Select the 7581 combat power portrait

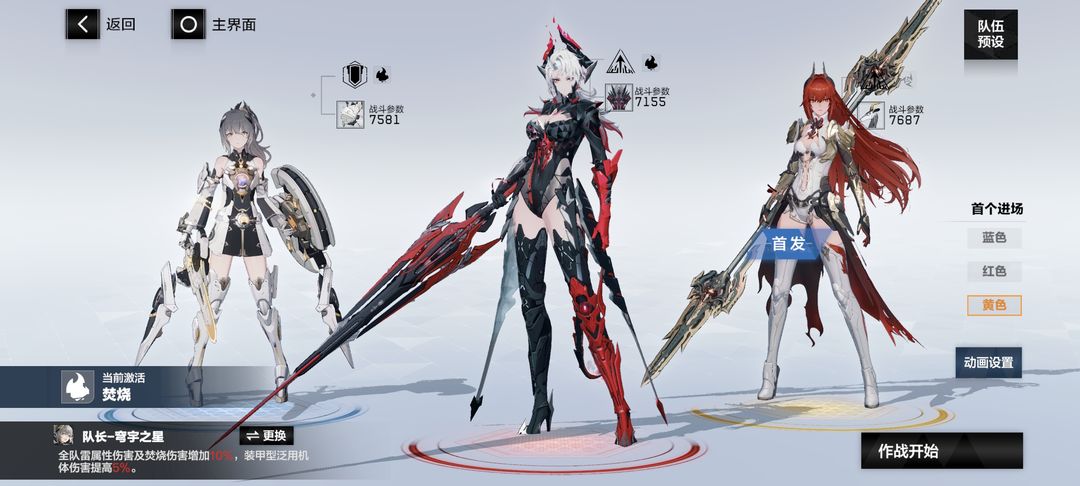coord(351,115)
